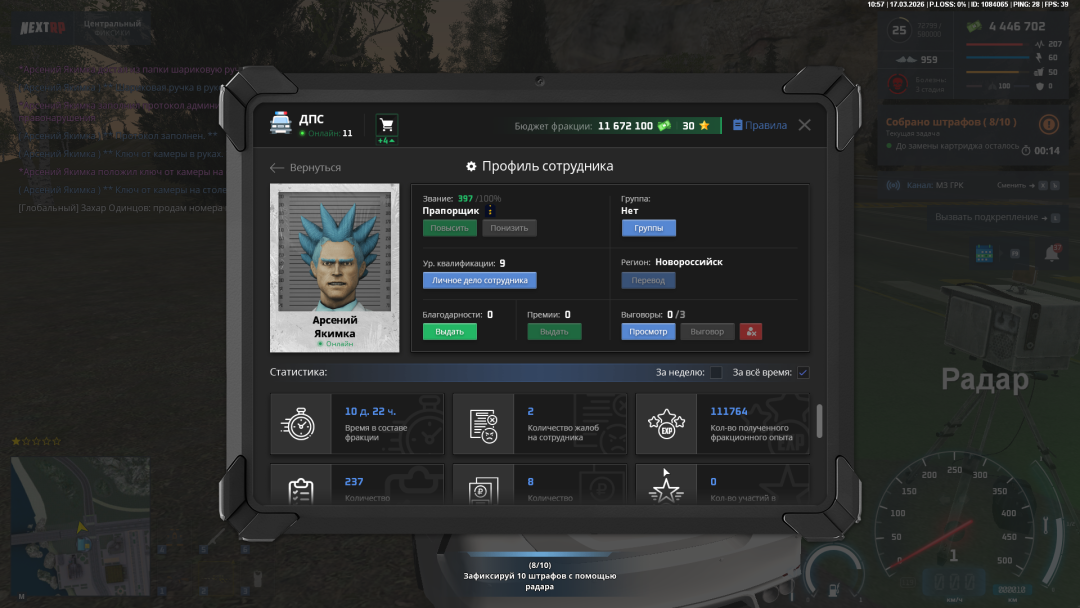Give a reprimand with Выговор
The image size is (1080, 608).
point(707,331)
